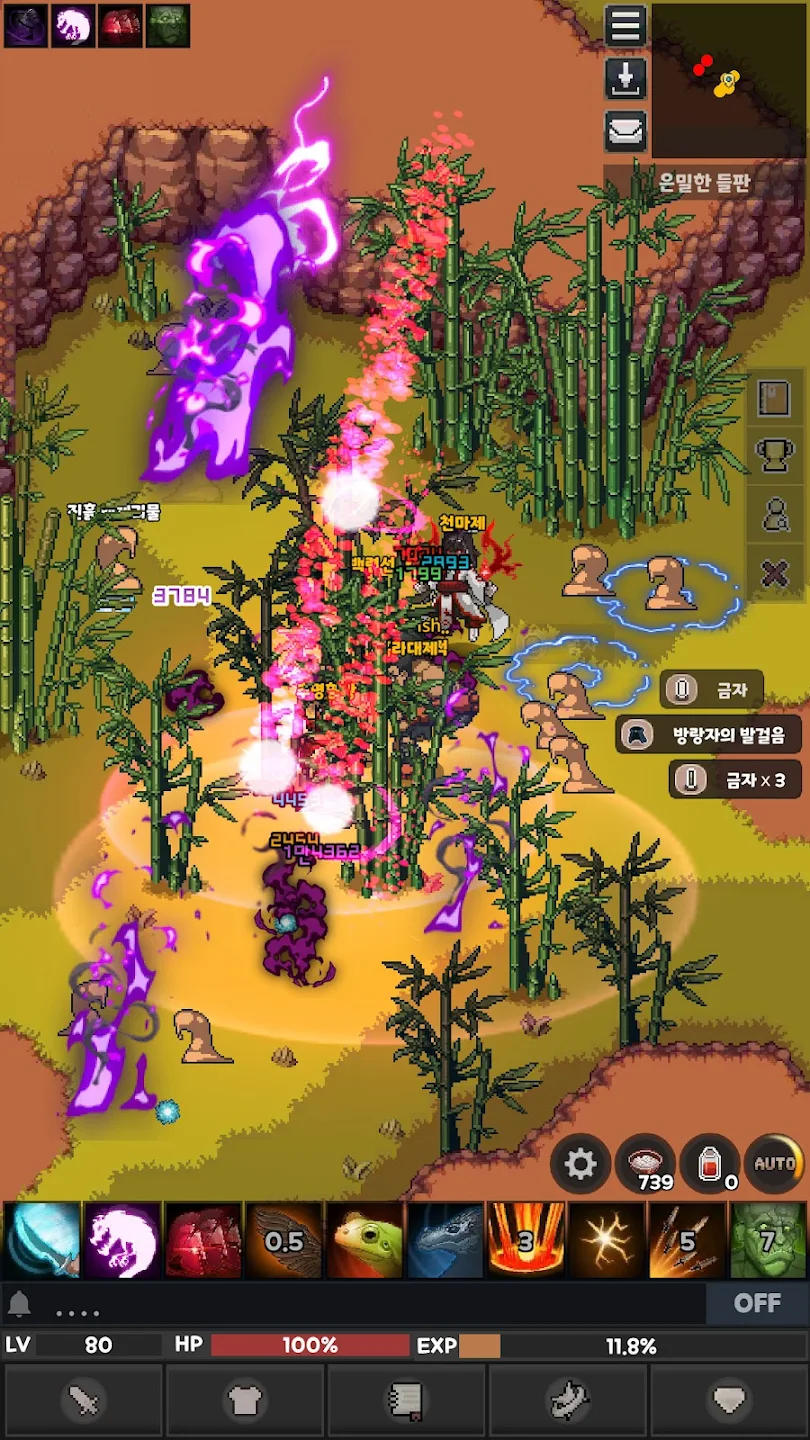Open the scroll quest tab
This screenshot has height=1440, width=810.
(x=407, y=1401)
